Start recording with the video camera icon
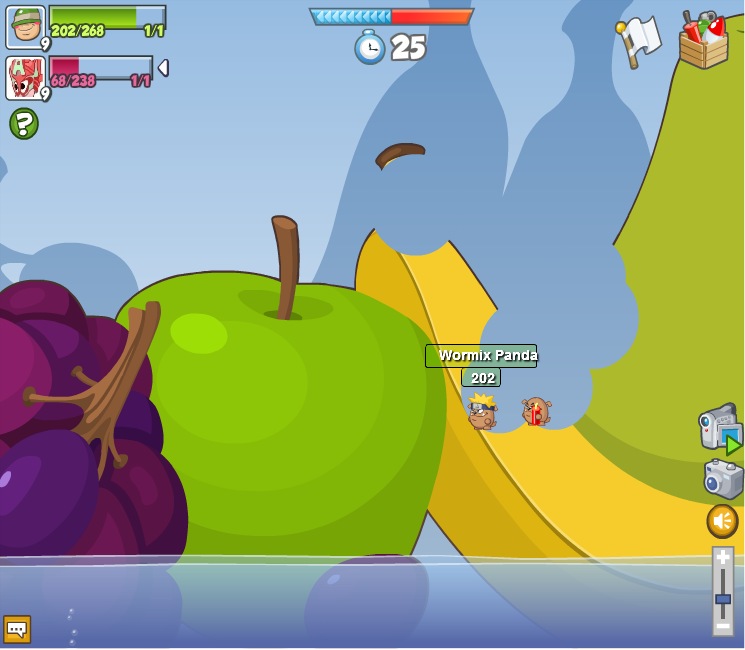The width and height of the screenshot is (745, 650). tap(719, 428)
